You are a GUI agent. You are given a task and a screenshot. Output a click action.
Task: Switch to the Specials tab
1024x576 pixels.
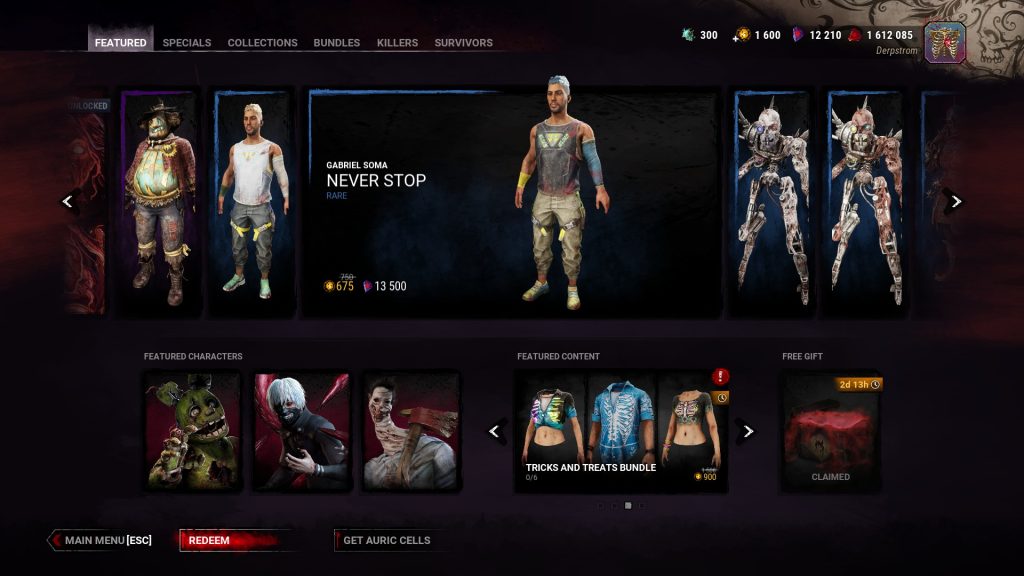(187, 43)
